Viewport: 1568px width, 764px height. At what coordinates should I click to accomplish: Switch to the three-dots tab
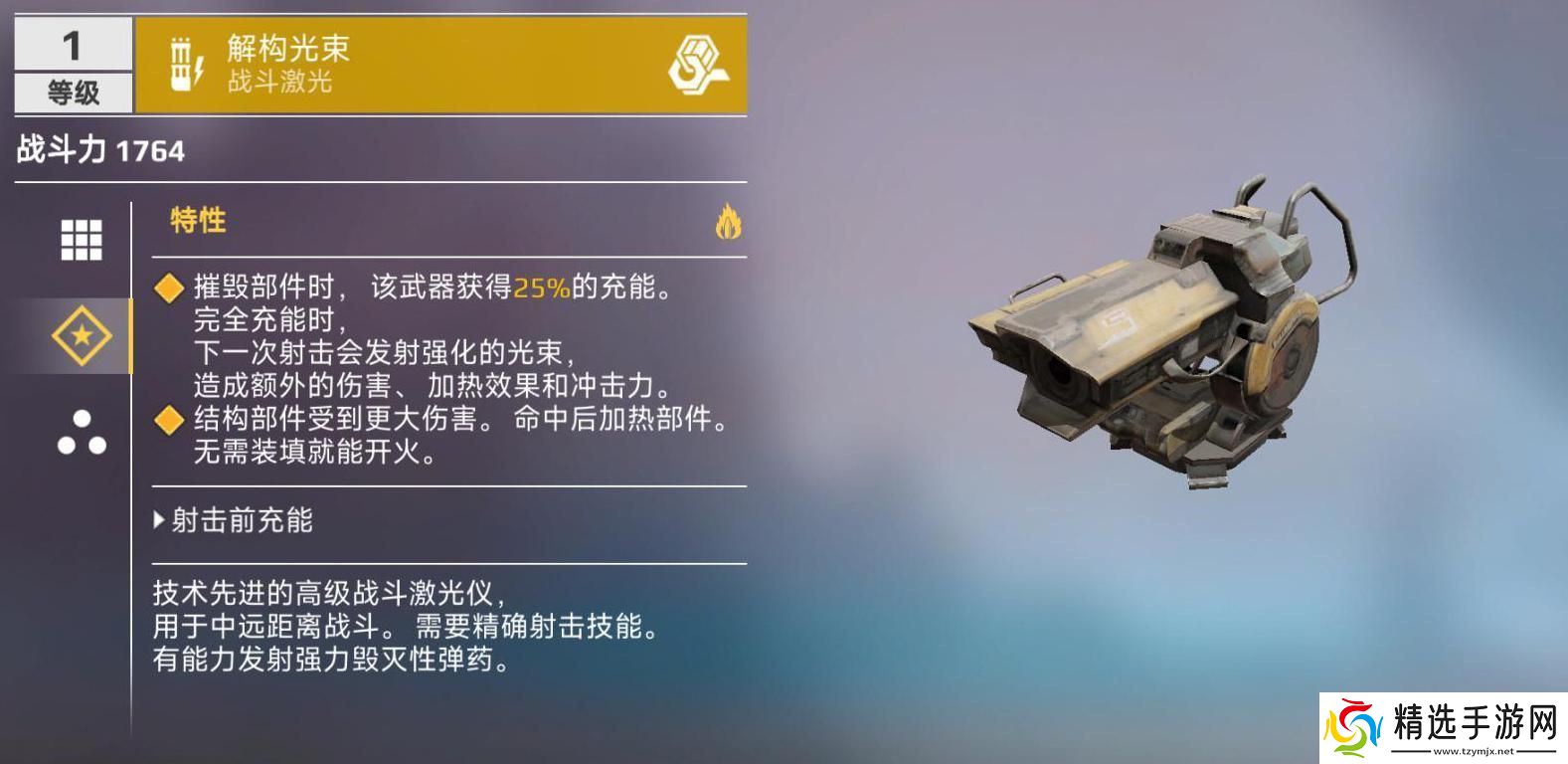(82, 433)
